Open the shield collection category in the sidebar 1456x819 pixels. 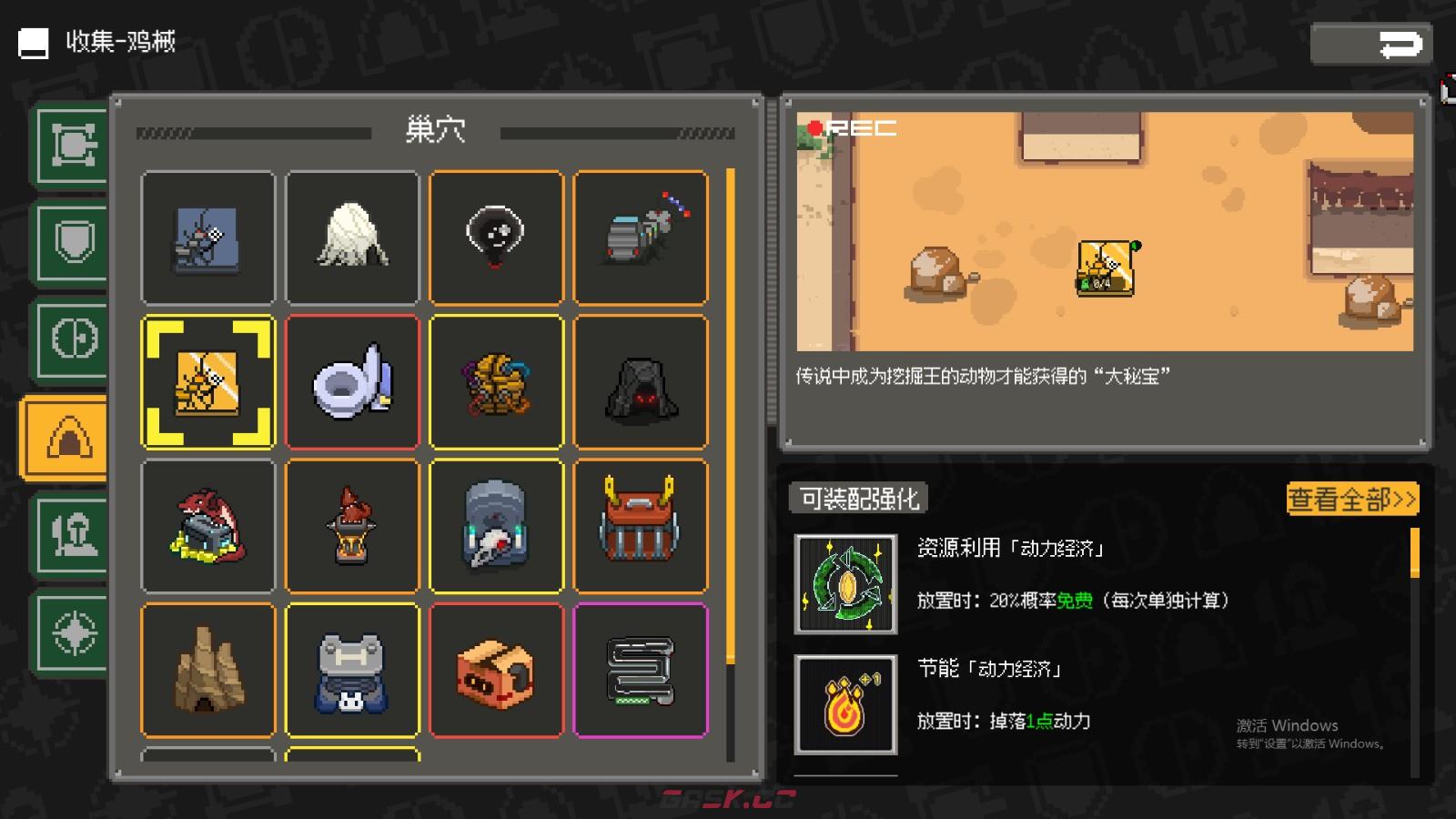[71, 240]
